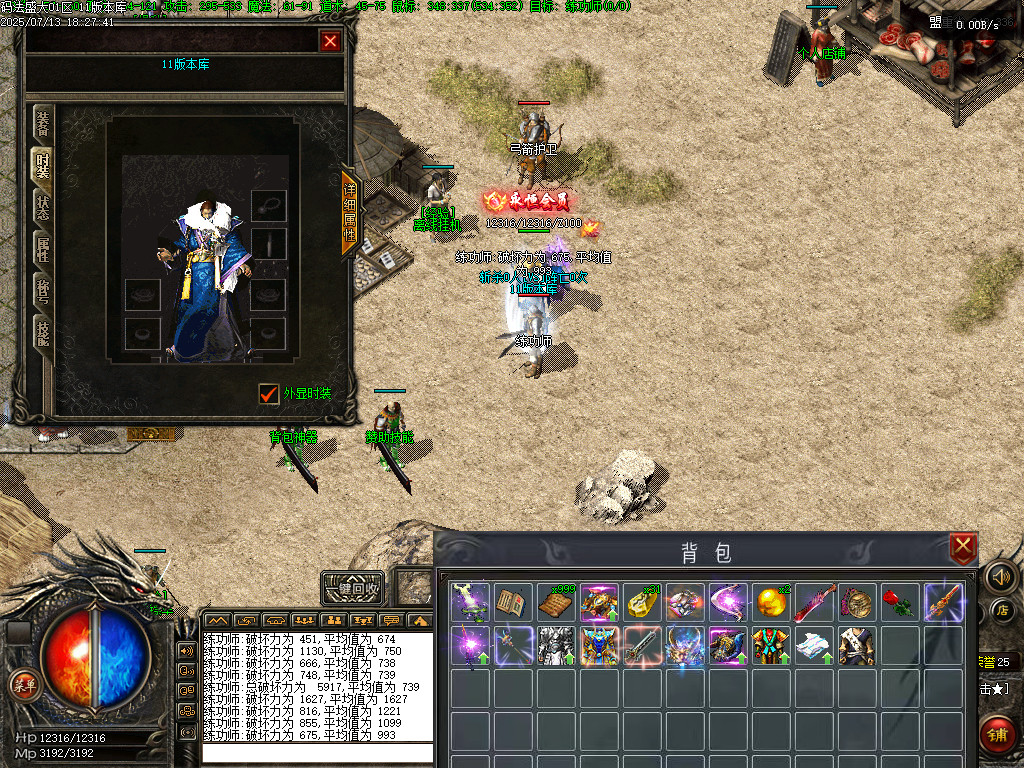Image resolution: width=1024 pixels, height=768 pixels.
Task: Open the 状态 status tab
Action: pyautogui.click(x=43, y=209)
